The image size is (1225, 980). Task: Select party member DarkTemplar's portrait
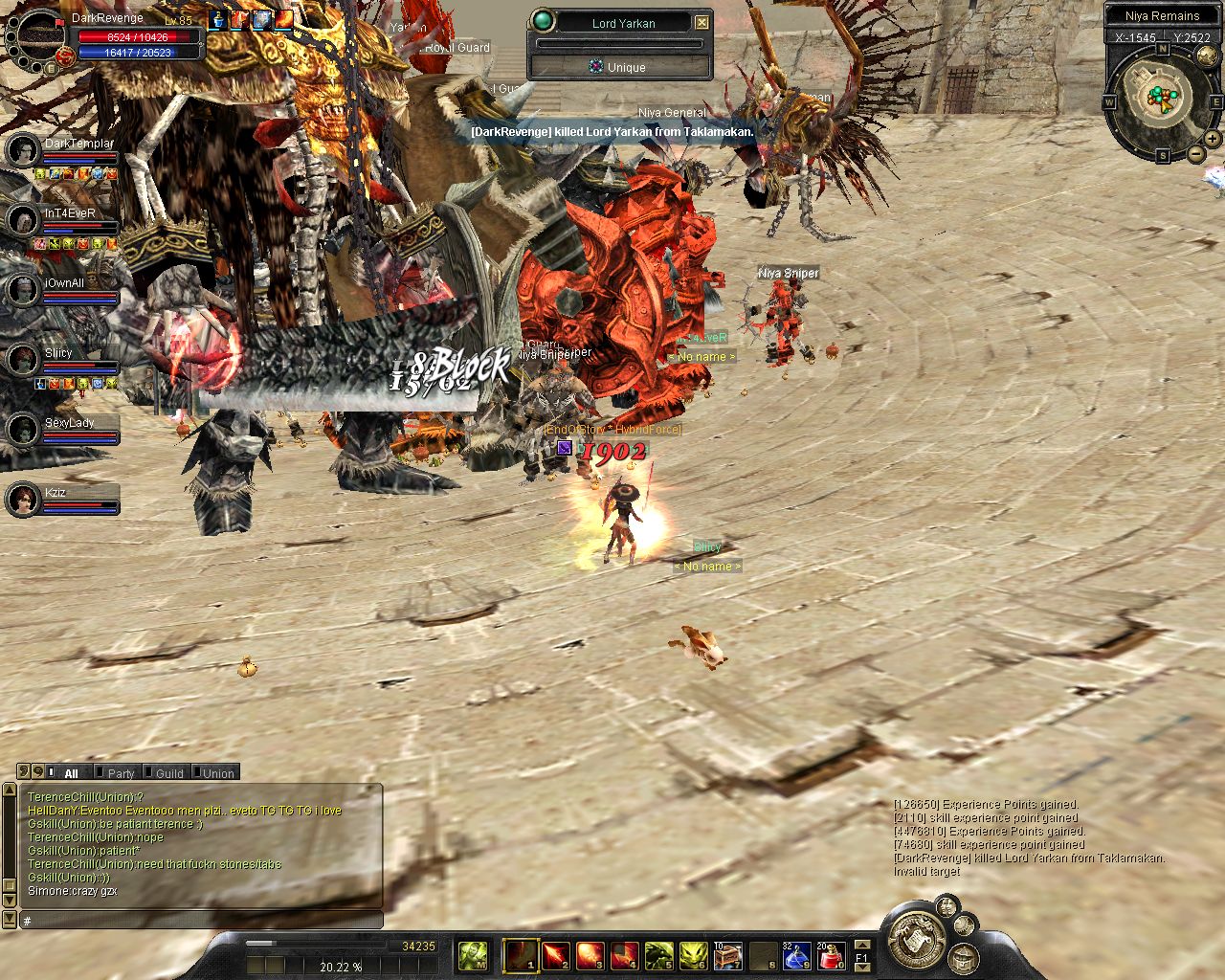pos(23,151)
